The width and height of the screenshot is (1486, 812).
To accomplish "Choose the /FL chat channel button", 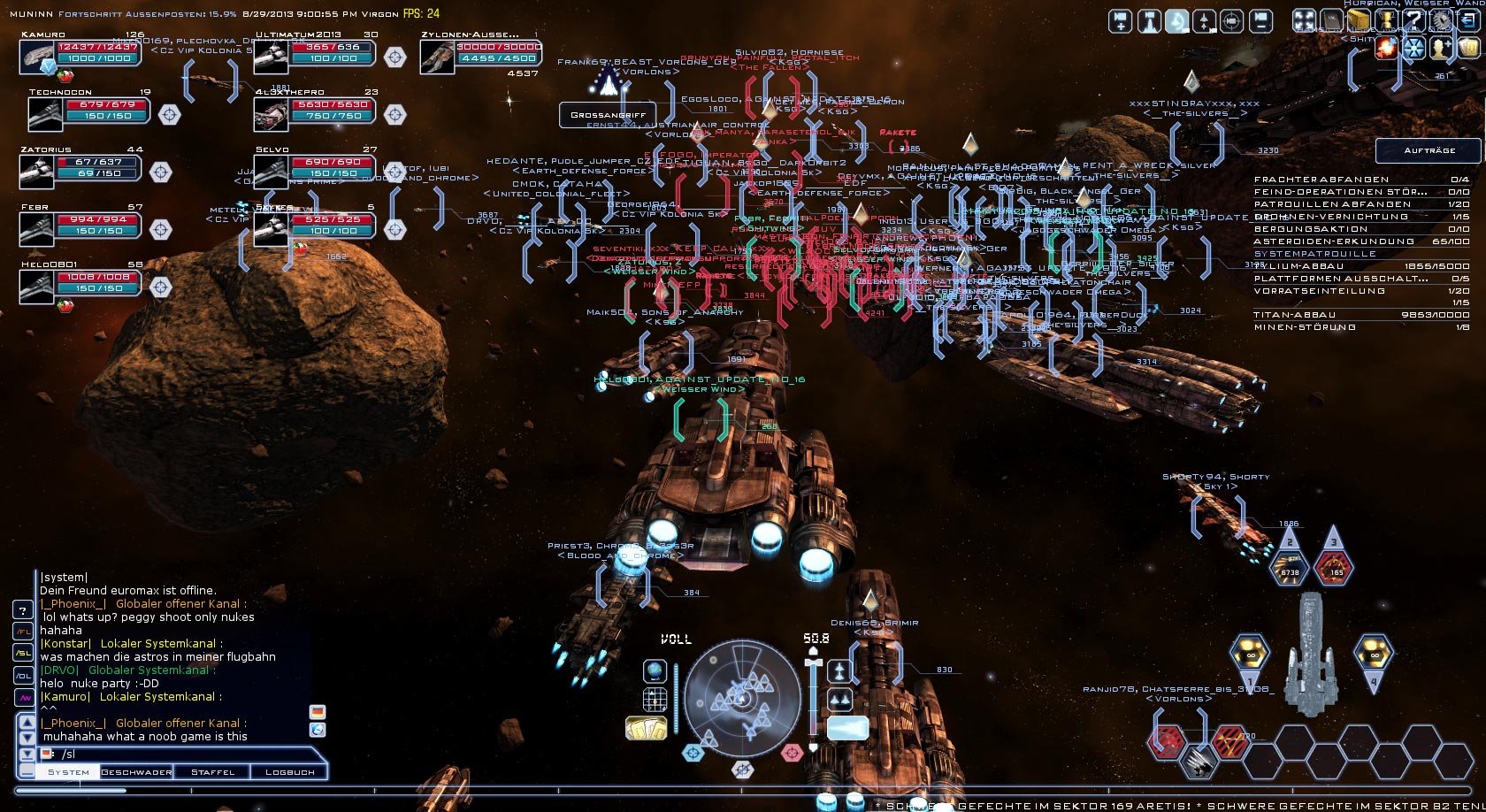I will (x=23, y=632).
